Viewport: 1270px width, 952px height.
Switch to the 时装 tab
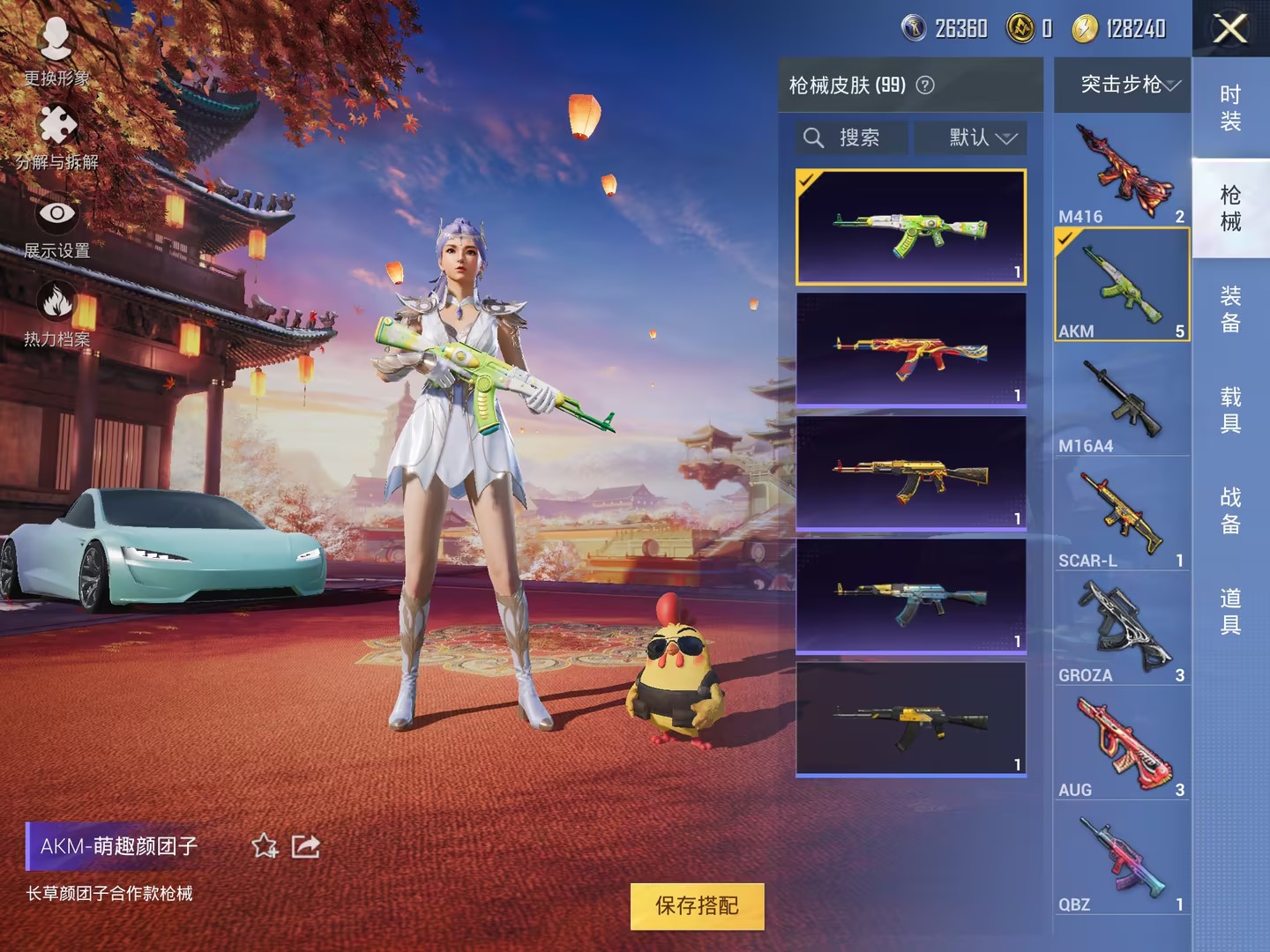pos(1230,108)
